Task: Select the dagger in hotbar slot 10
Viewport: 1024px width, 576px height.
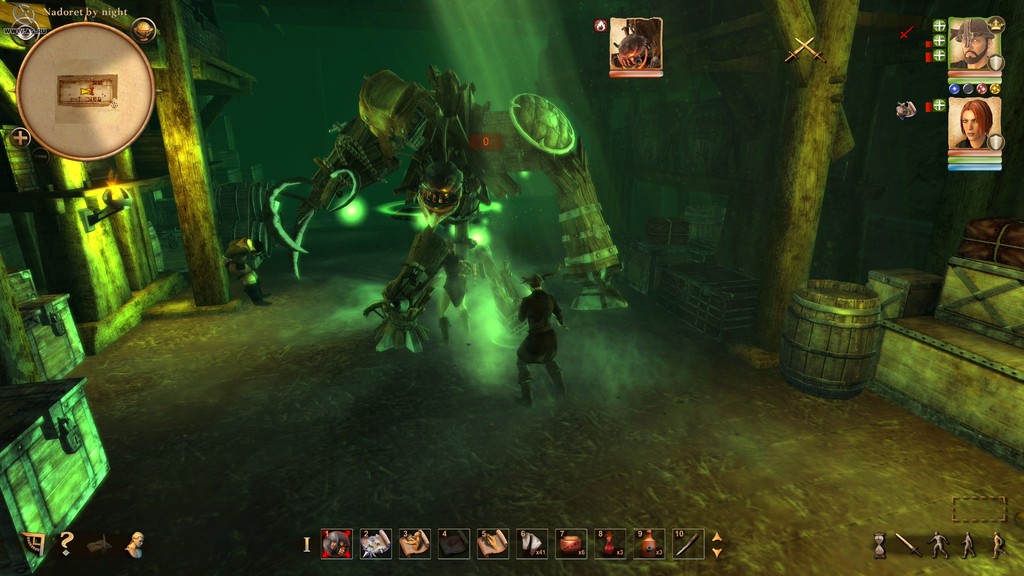Action: coord(688,544)
